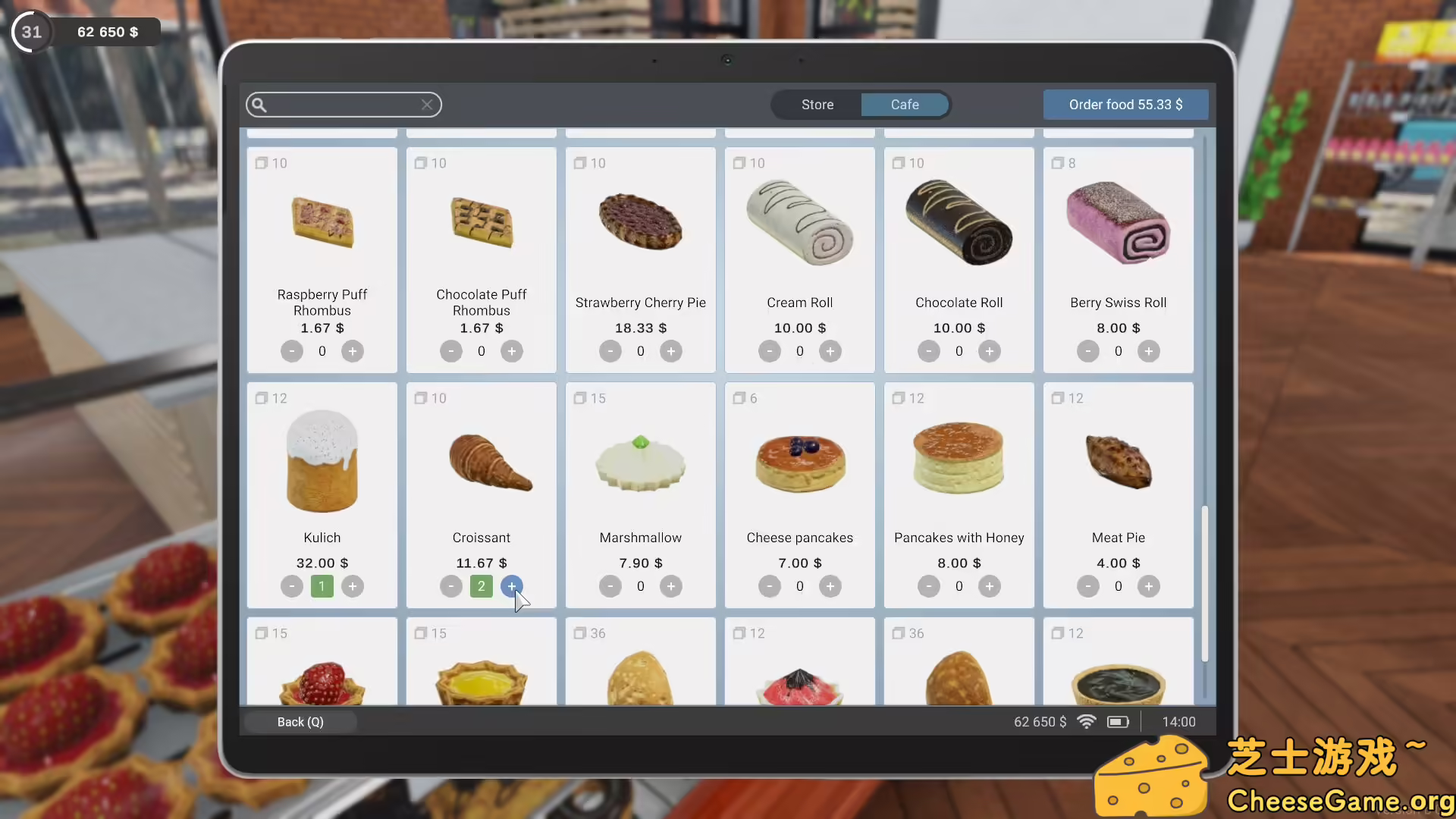Select the Cafe tab
The image size is (1456, 819).
pos(905,105)
